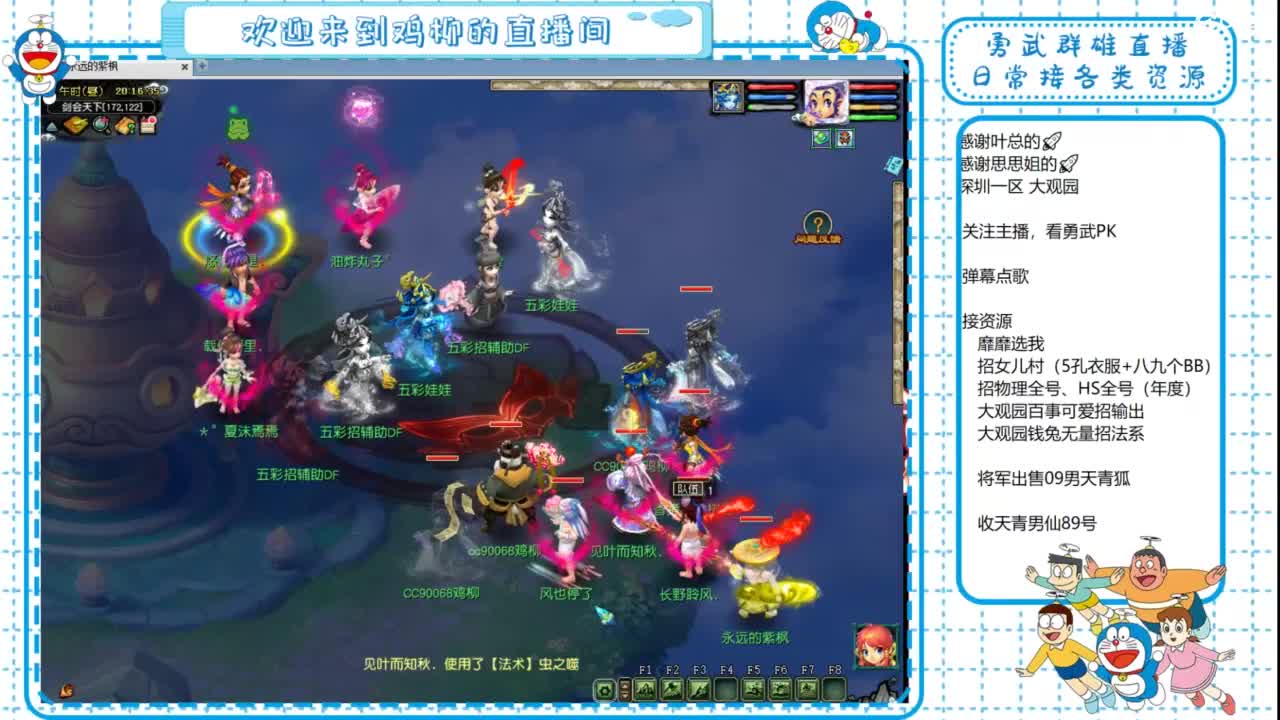Image resolution: width=1280 pixels, height=720 pixels.
Task: Collapse the minimap panel with its triangle arrow
Action: coord(51,126)
